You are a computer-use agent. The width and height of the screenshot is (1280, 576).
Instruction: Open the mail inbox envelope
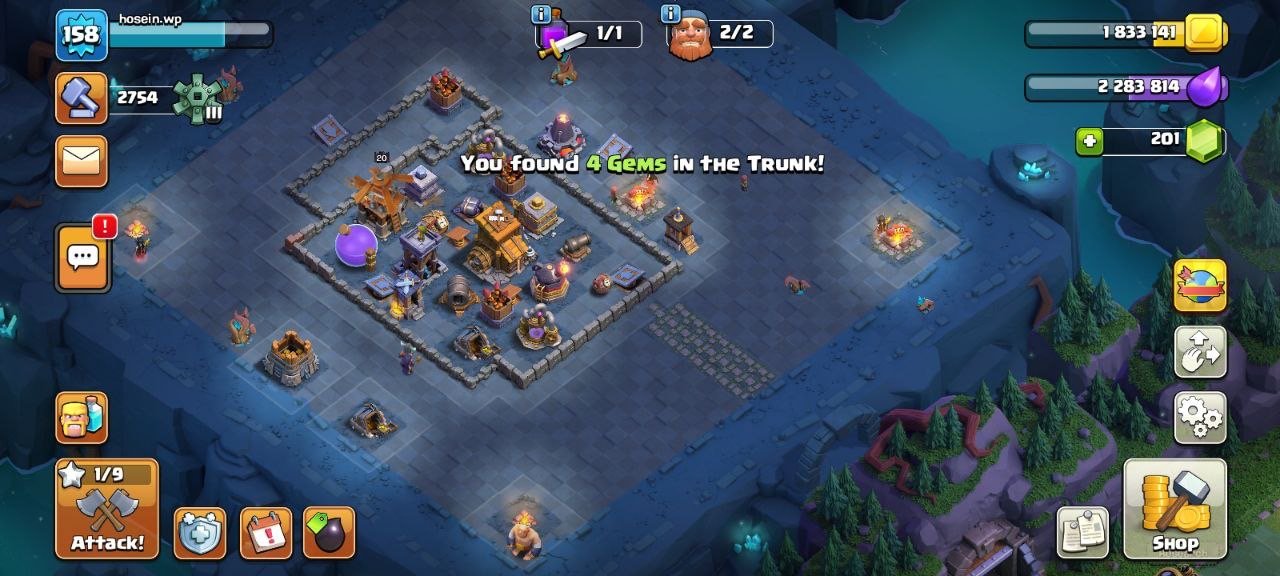(x=82, y=161)
